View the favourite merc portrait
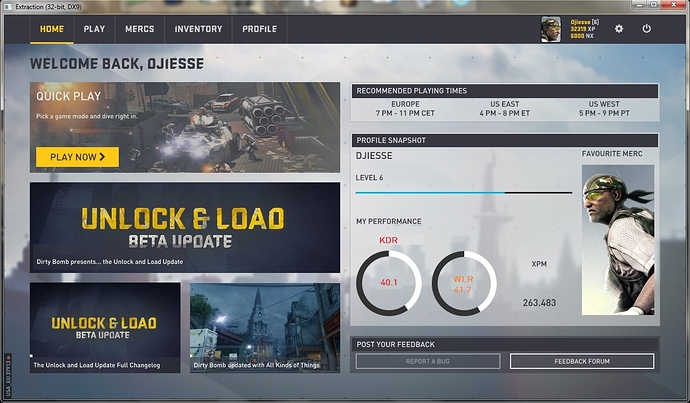 pos(617,240)
